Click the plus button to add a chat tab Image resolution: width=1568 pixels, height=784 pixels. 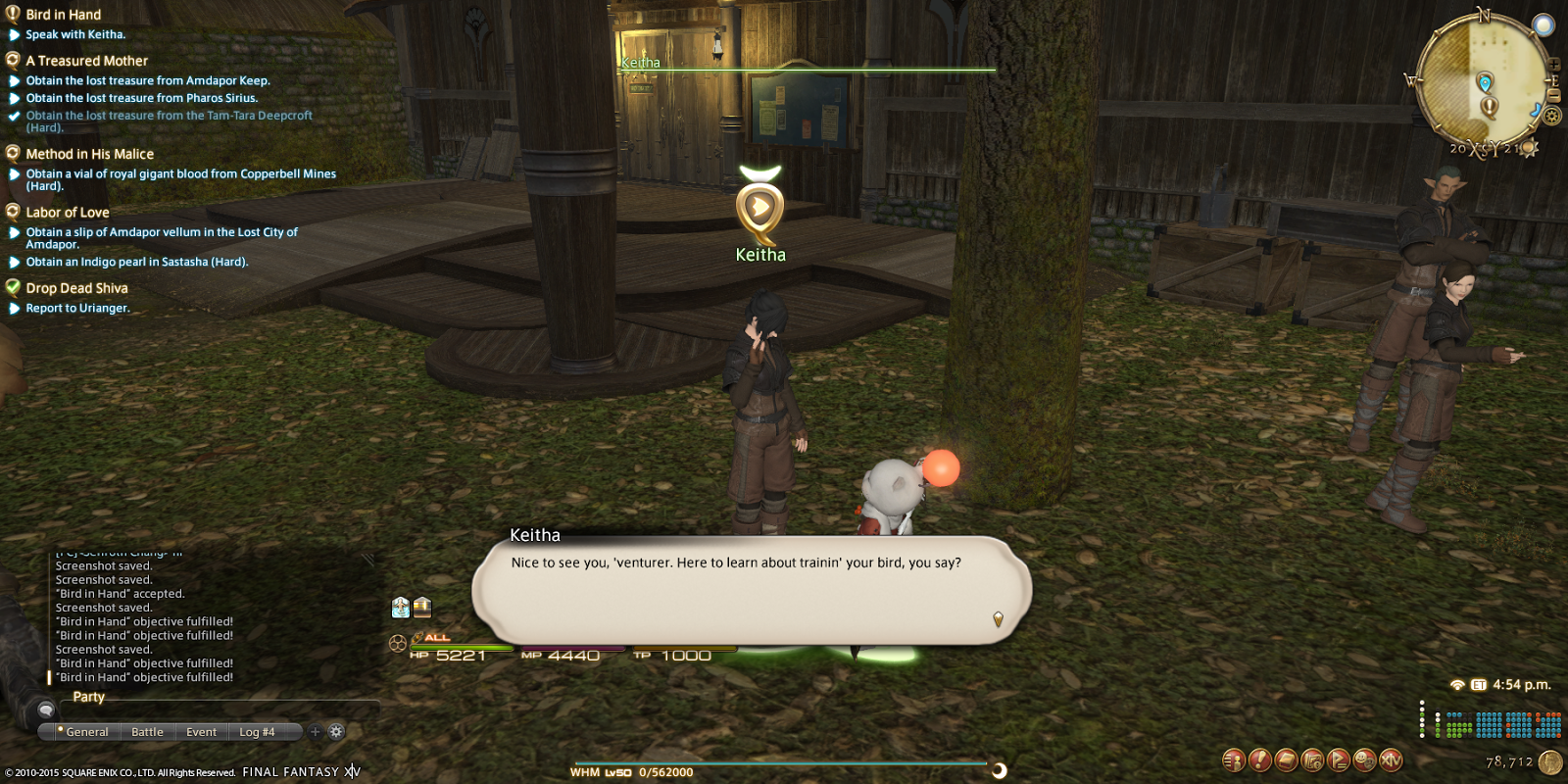click(315, 731)
